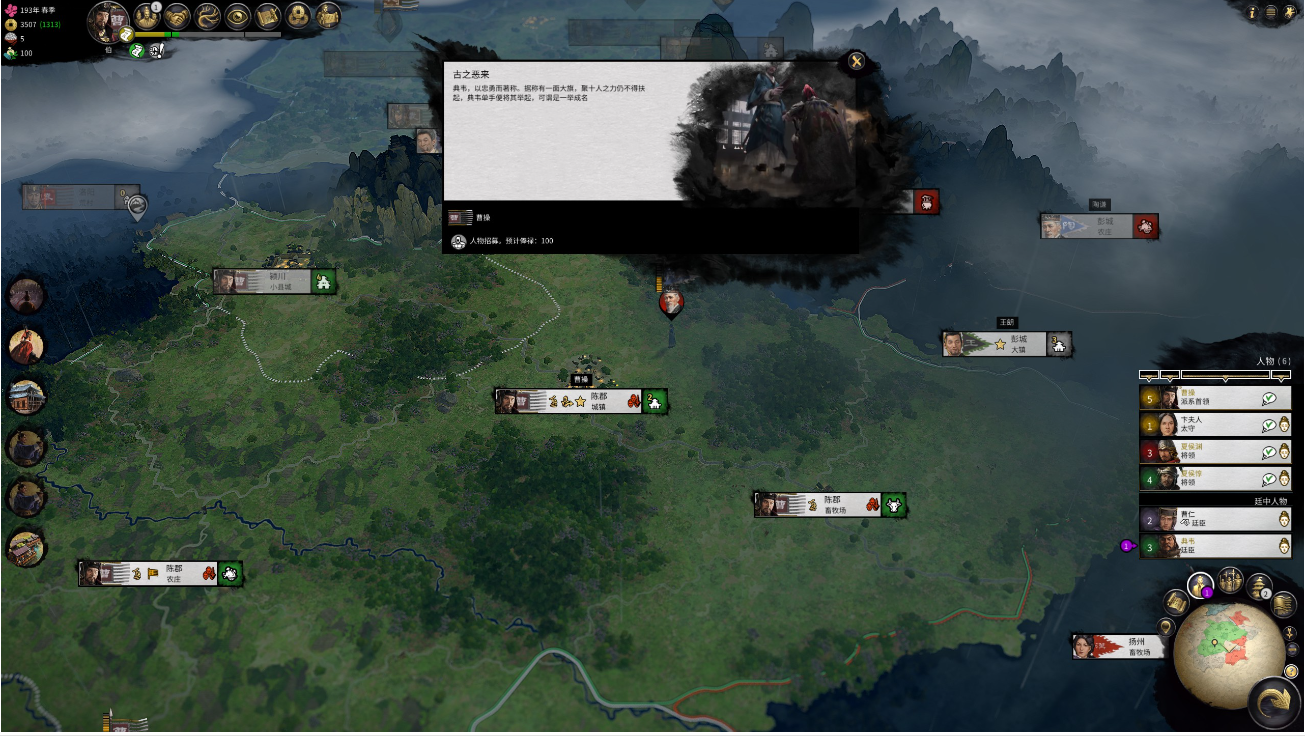Open the red-robed figure event notification
1305x736 pixels.
pyautogui.click(x=26, y=346)
